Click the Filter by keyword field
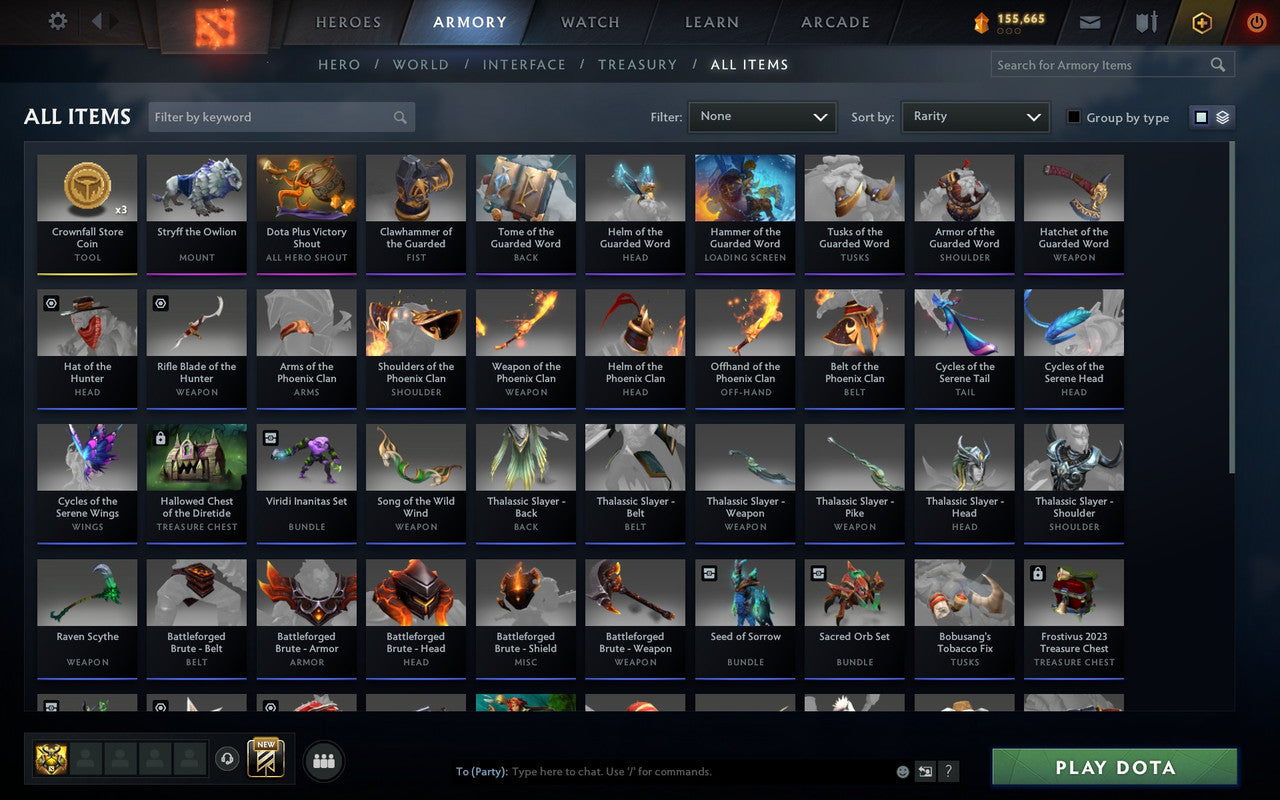Viewport: 1280px width, 800px height. tap(280, 116)
